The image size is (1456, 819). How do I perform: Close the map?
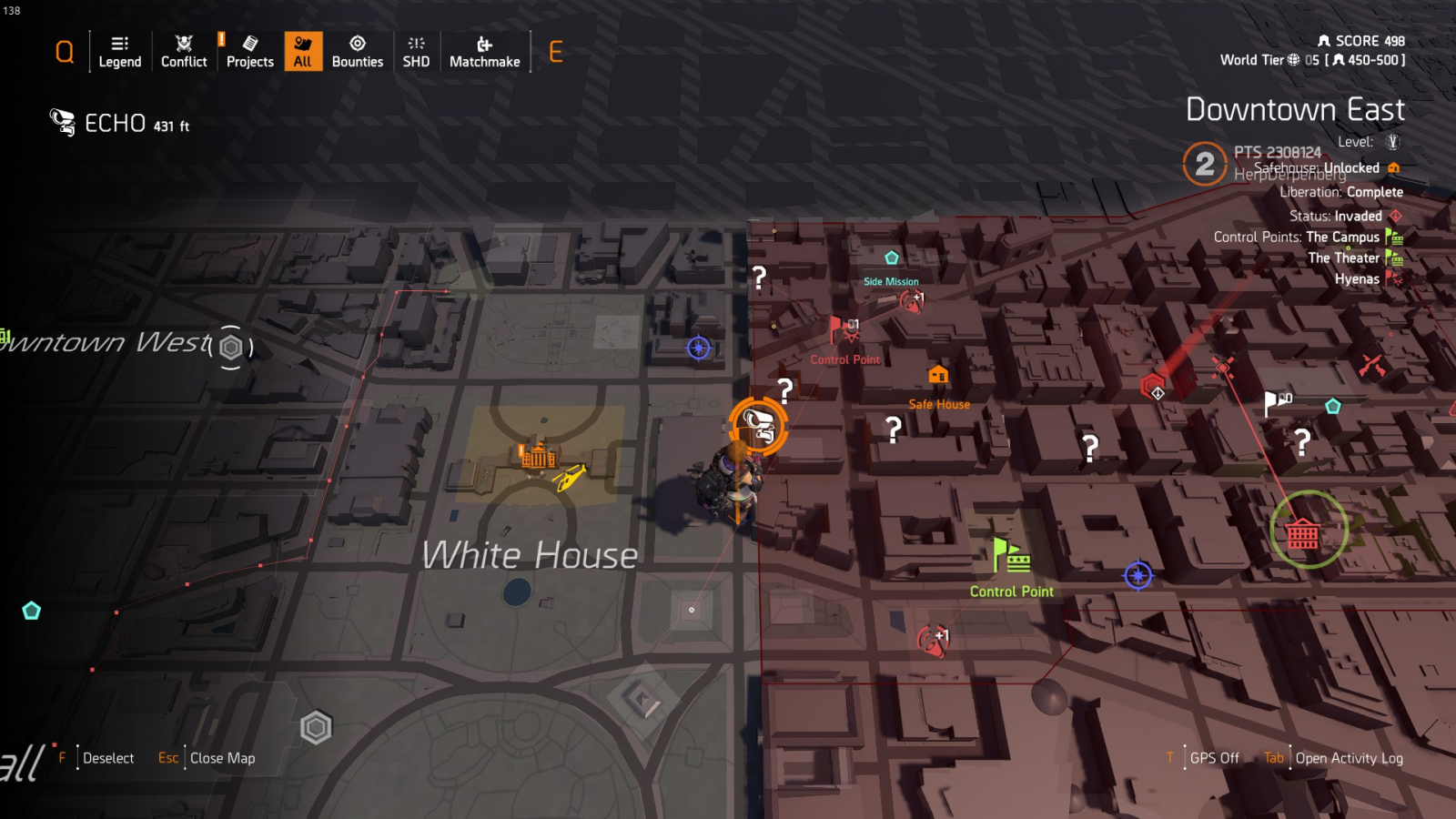[x=221, y=758]
